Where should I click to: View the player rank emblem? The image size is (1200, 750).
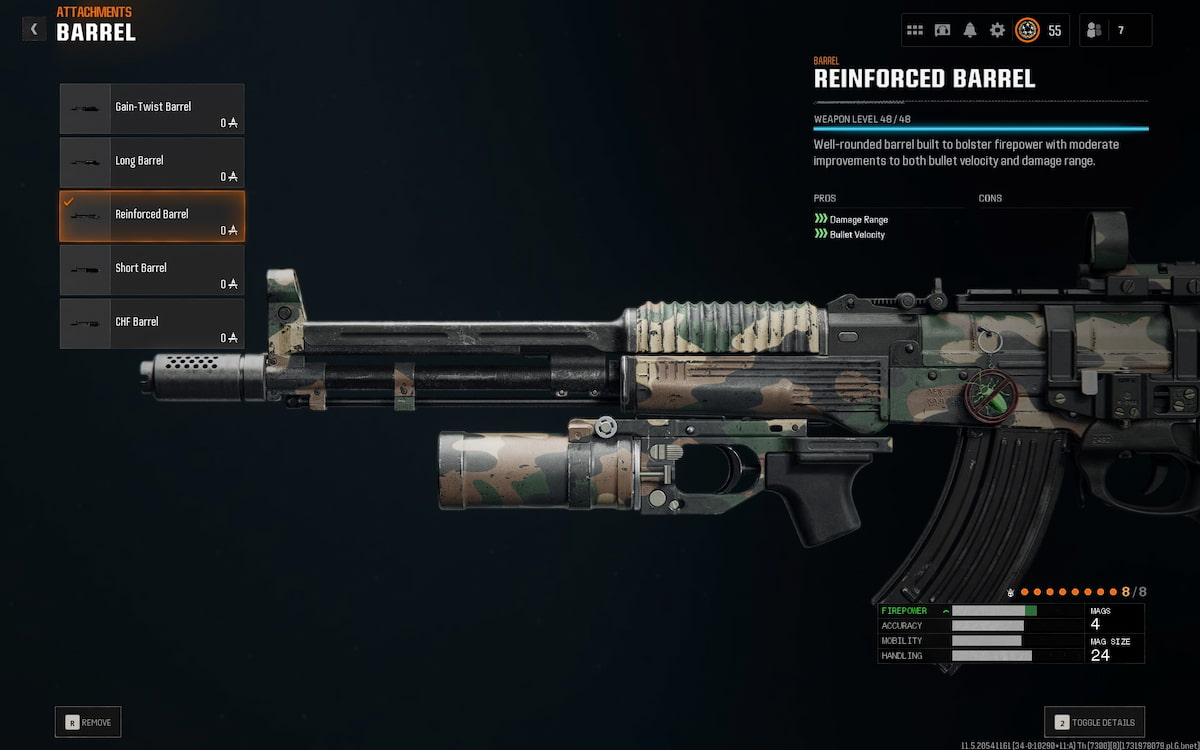click(1027, 30)
